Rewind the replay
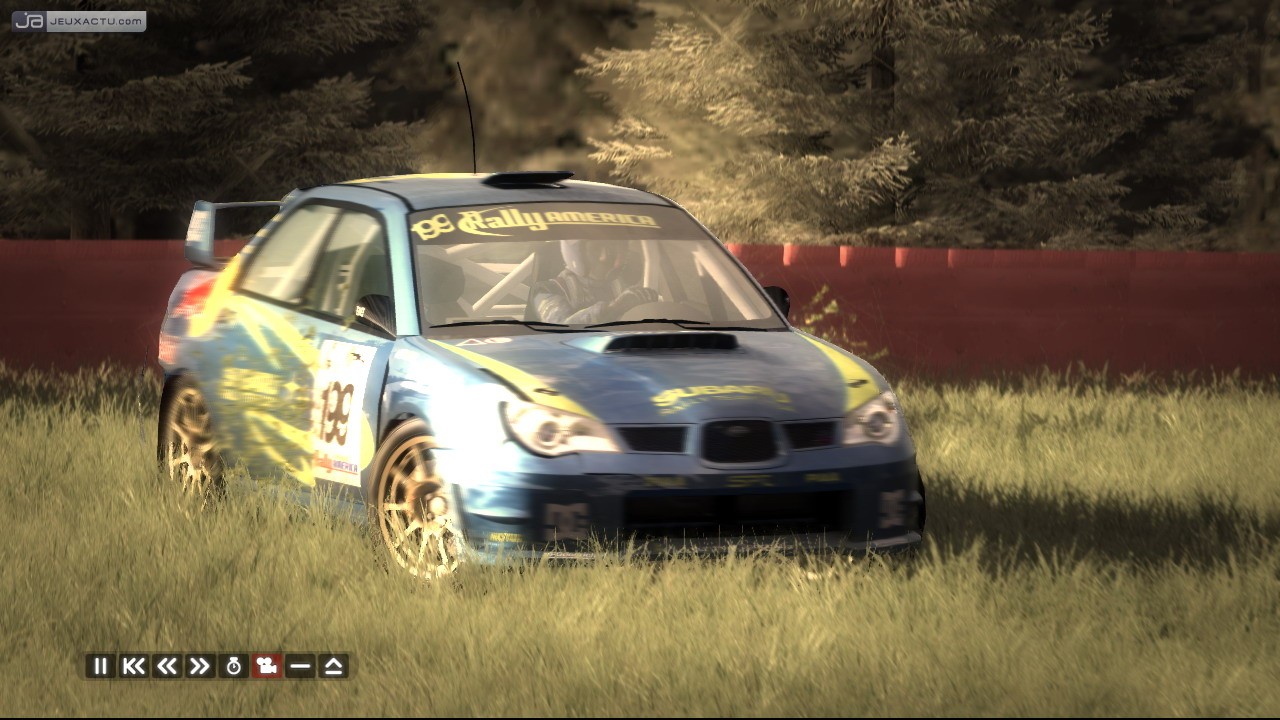 click(x=167, y=666)
